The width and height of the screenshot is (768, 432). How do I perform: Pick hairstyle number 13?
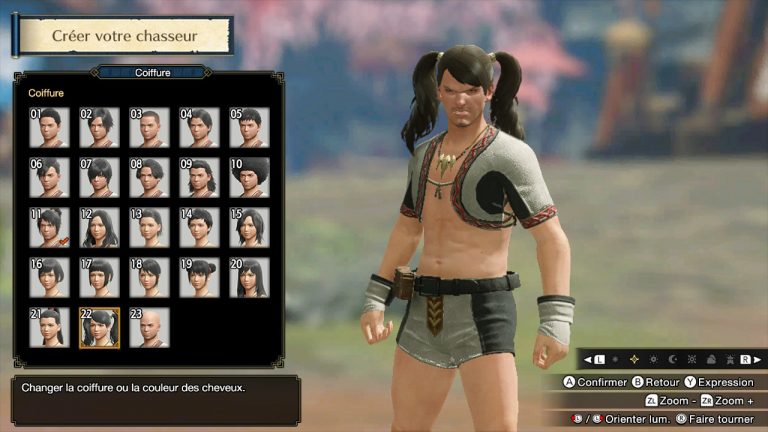tap(149, 228)
